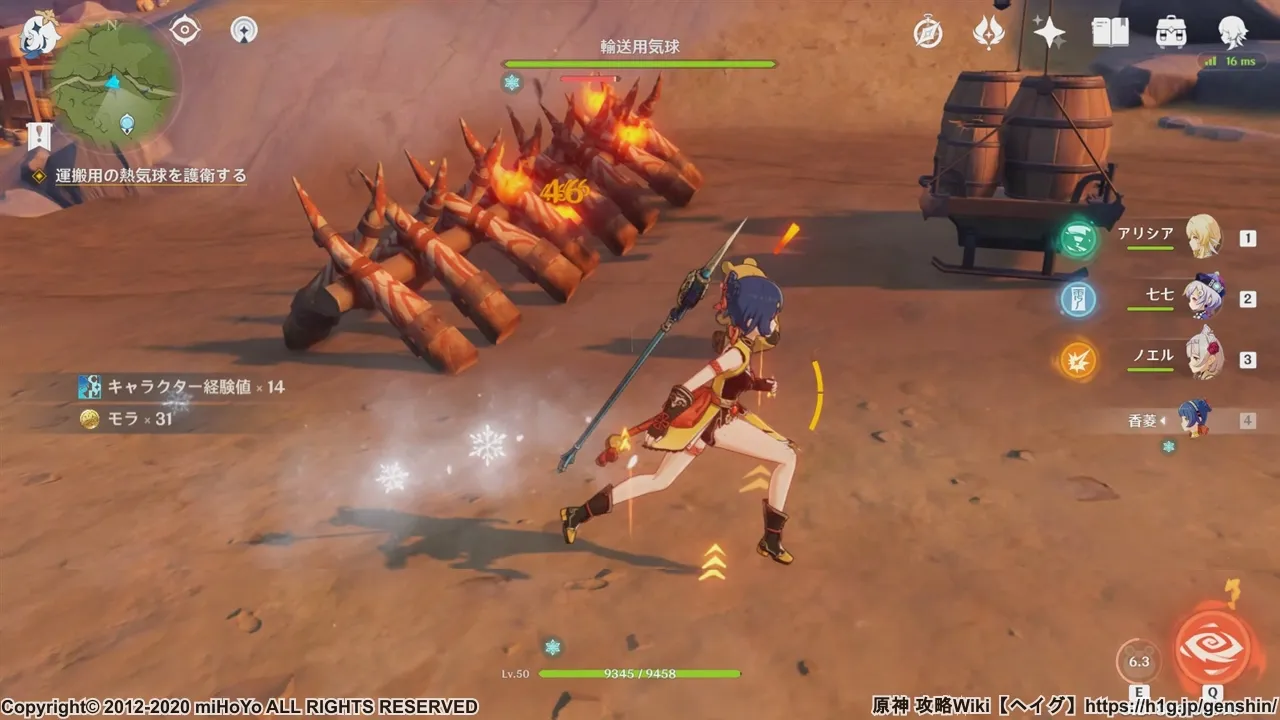Click the quest objective about guarding the balloon
Image resolution: width=1280 pixels, height=720 pixels.
[x=150, y=176]
